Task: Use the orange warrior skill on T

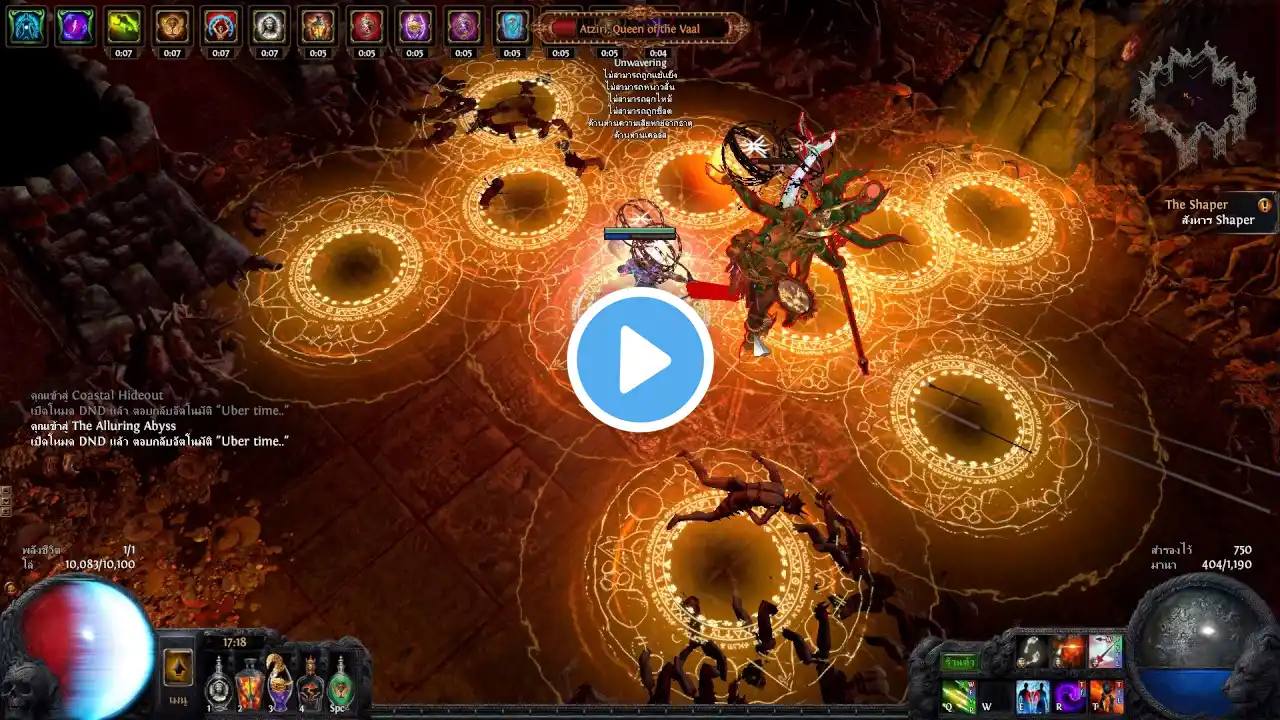Action: (x=1106, y=696)
